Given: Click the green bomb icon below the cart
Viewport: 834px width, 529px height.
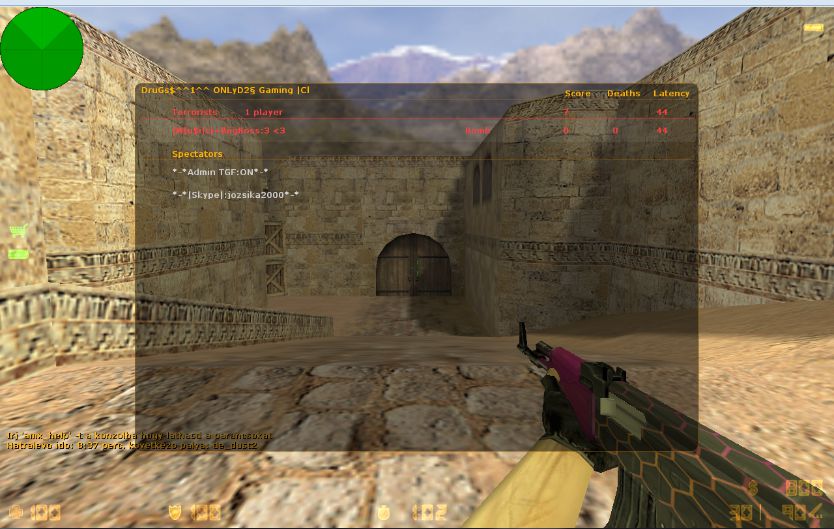Looking at the screenshot, I should [x=17, y=254].
